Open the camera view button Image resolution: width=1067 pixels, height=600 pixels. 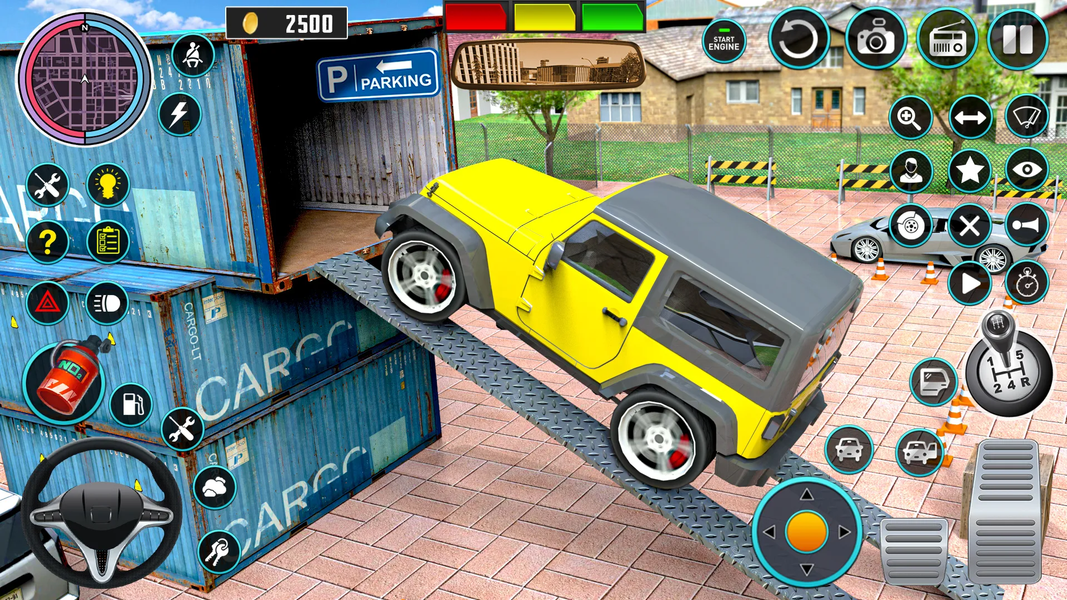coord(875,39)
